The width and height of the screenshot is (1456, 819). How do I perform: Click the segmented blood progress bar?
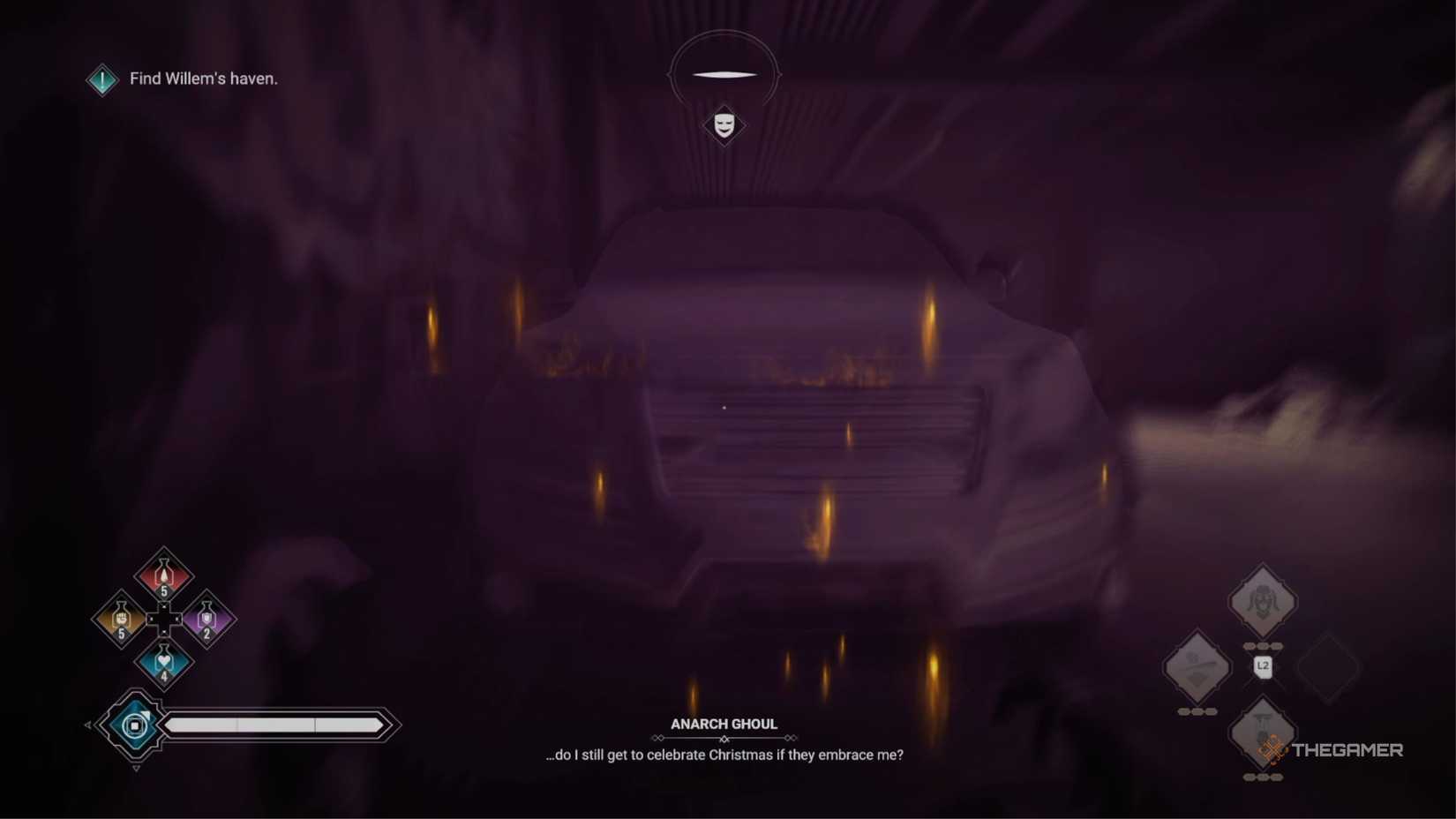click(274, 724)
